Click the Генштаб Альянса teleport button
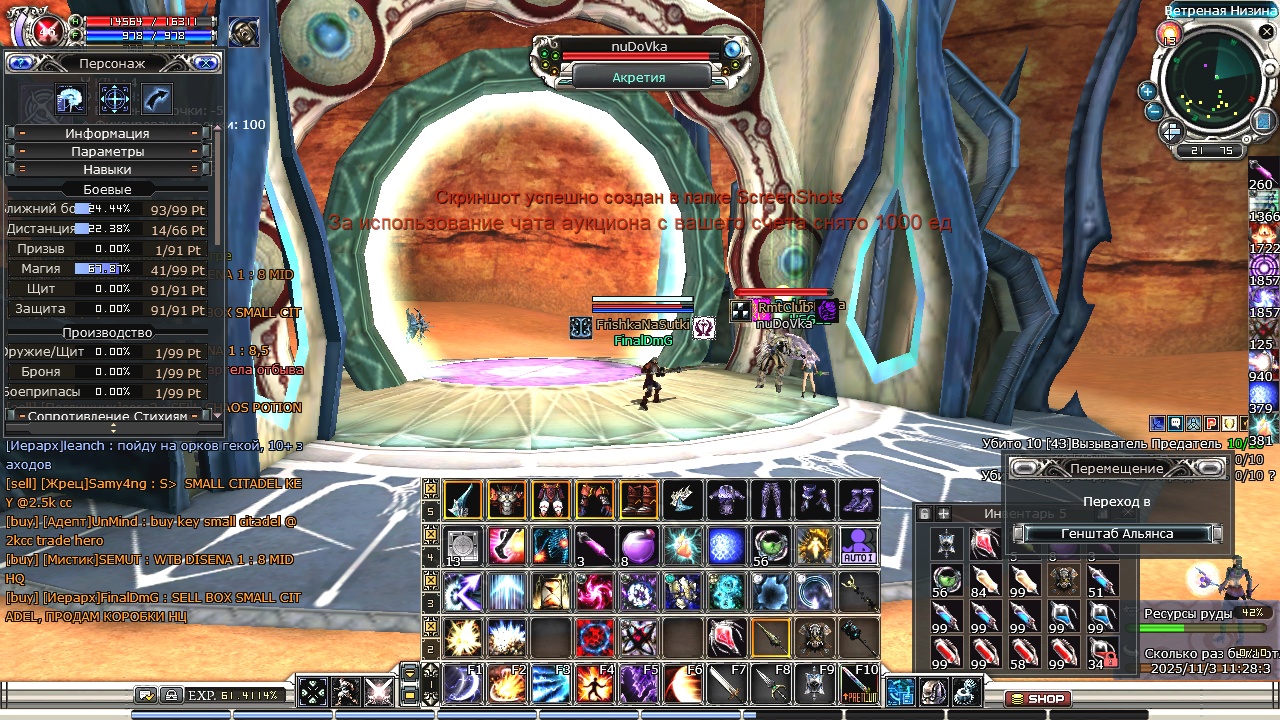Viewport: 1280px width, 720px height. click(1117, 534)
